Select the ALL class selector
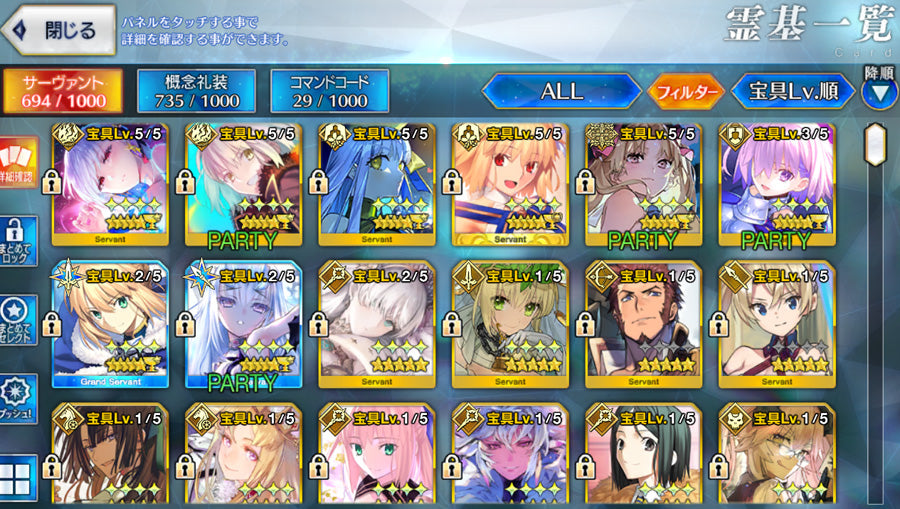The width and height of the screenshot is (900, 509). pyautogui.click(x=561, y=92)
